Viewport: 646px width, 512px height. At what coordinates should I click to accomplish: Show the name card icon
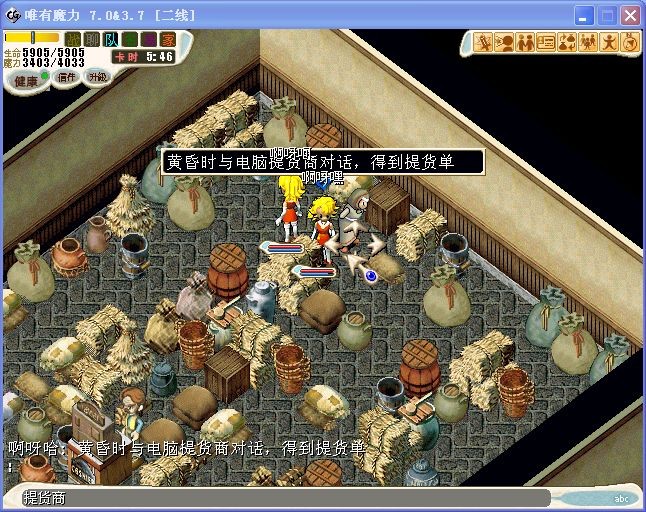click(x=546, y=43)
